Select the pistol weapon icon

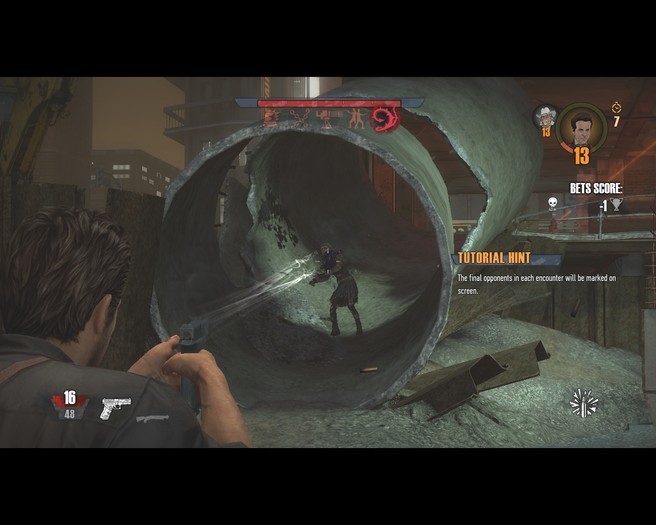click(115, 407)
